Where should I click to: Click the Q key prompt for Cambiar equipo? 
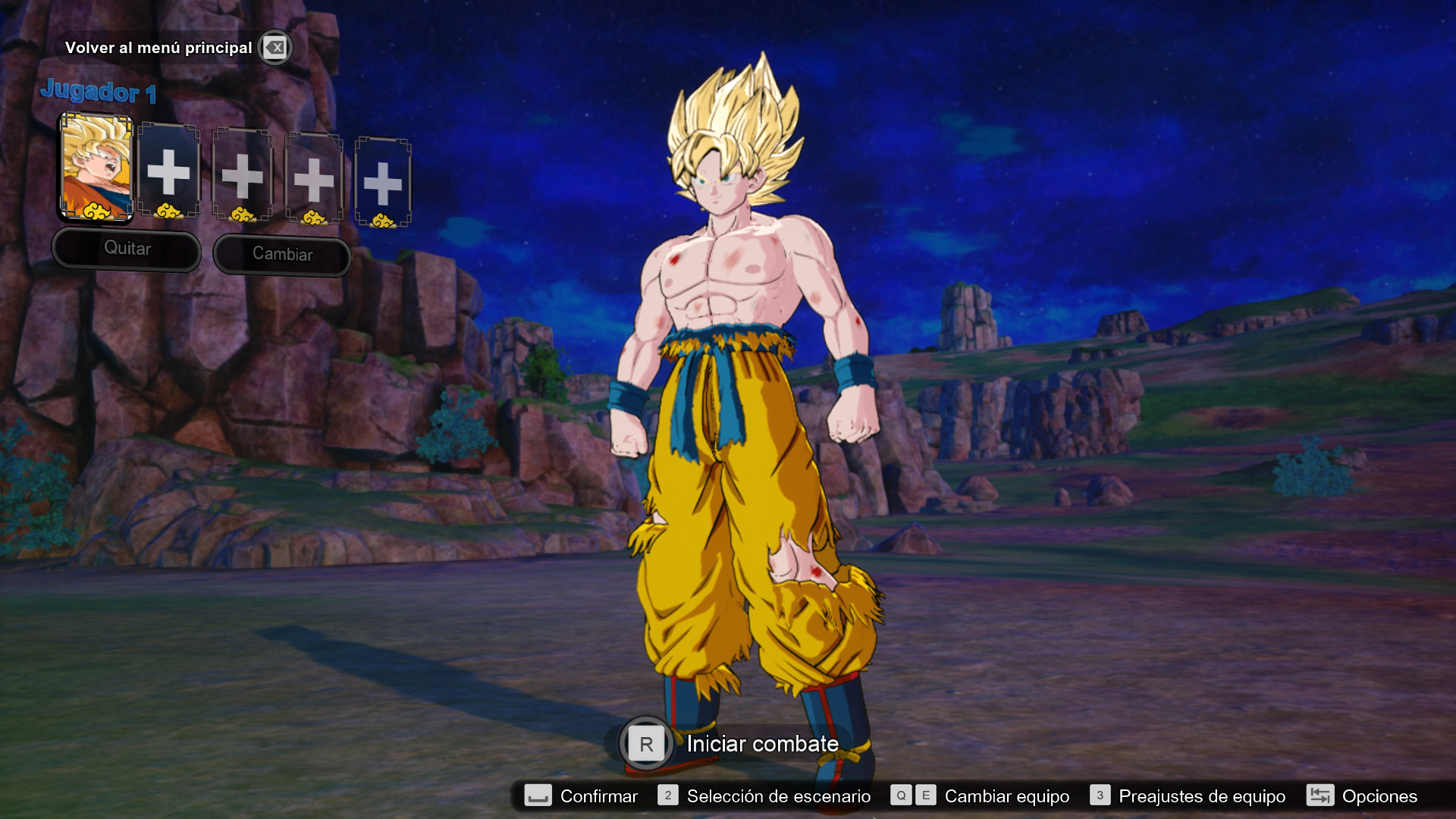901,796
